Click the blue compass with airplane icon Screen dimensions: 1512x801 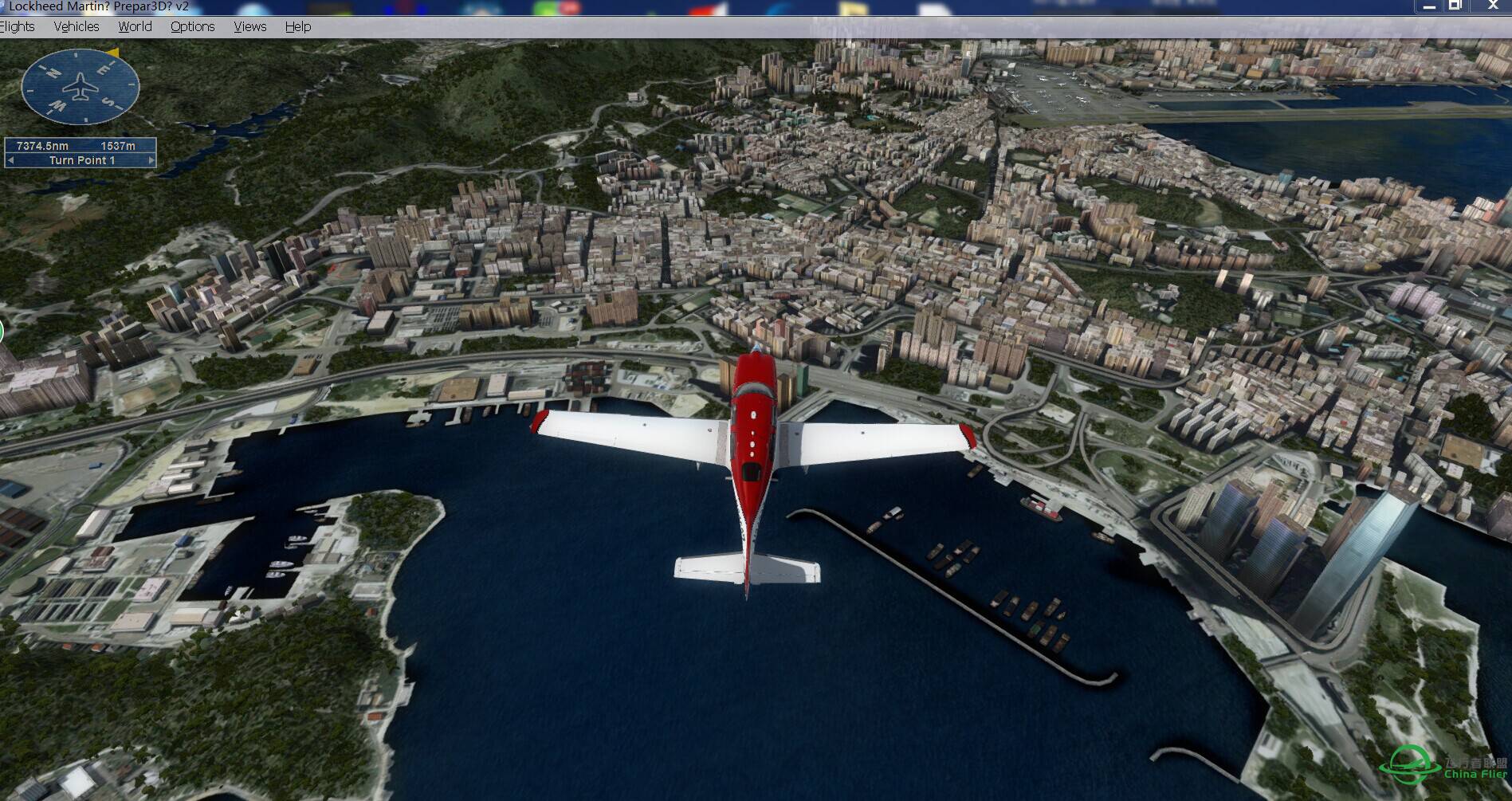(x=80, y=86)
